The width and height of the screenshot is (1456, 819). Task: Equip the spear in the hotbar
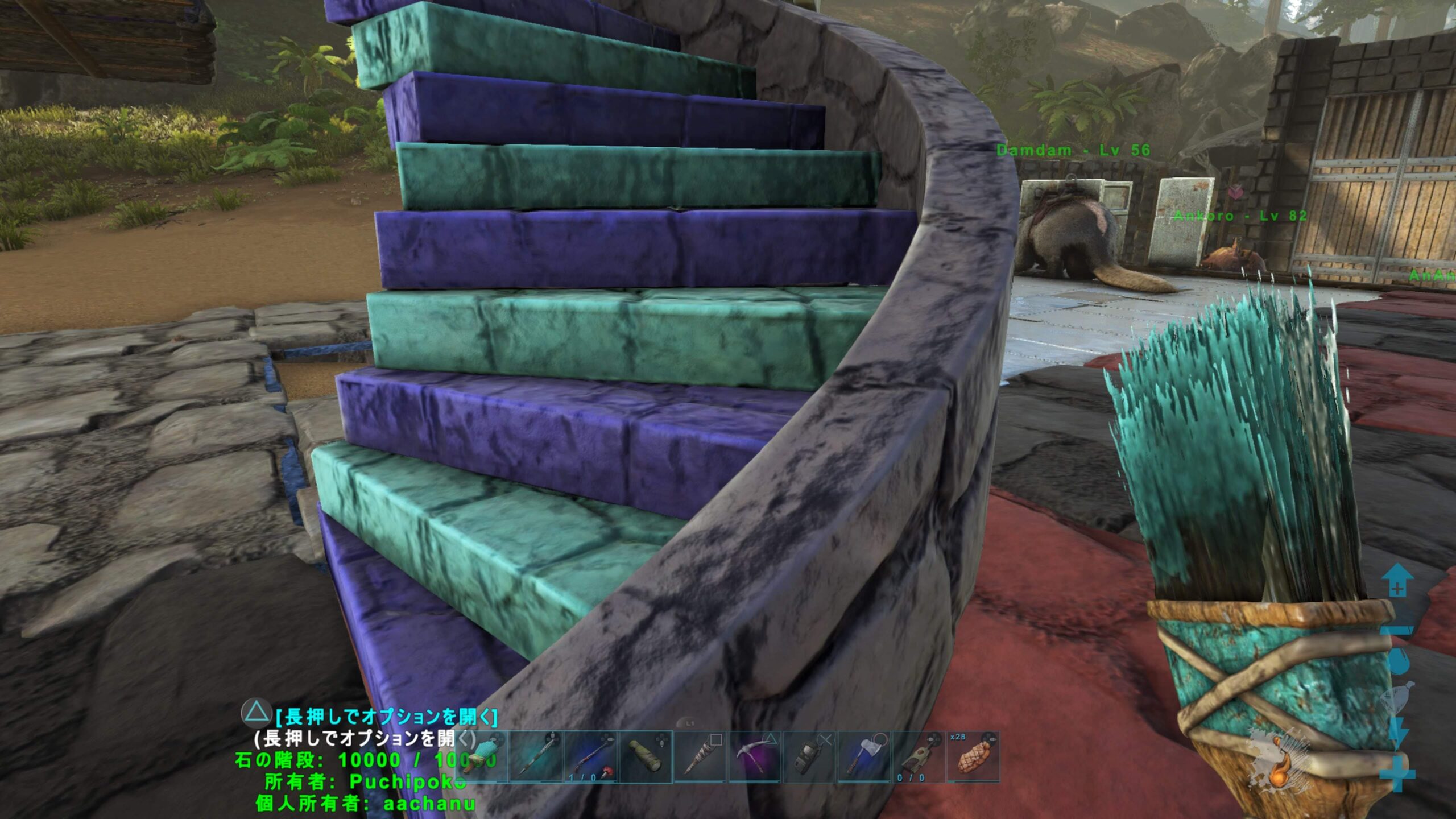(536, 757)
